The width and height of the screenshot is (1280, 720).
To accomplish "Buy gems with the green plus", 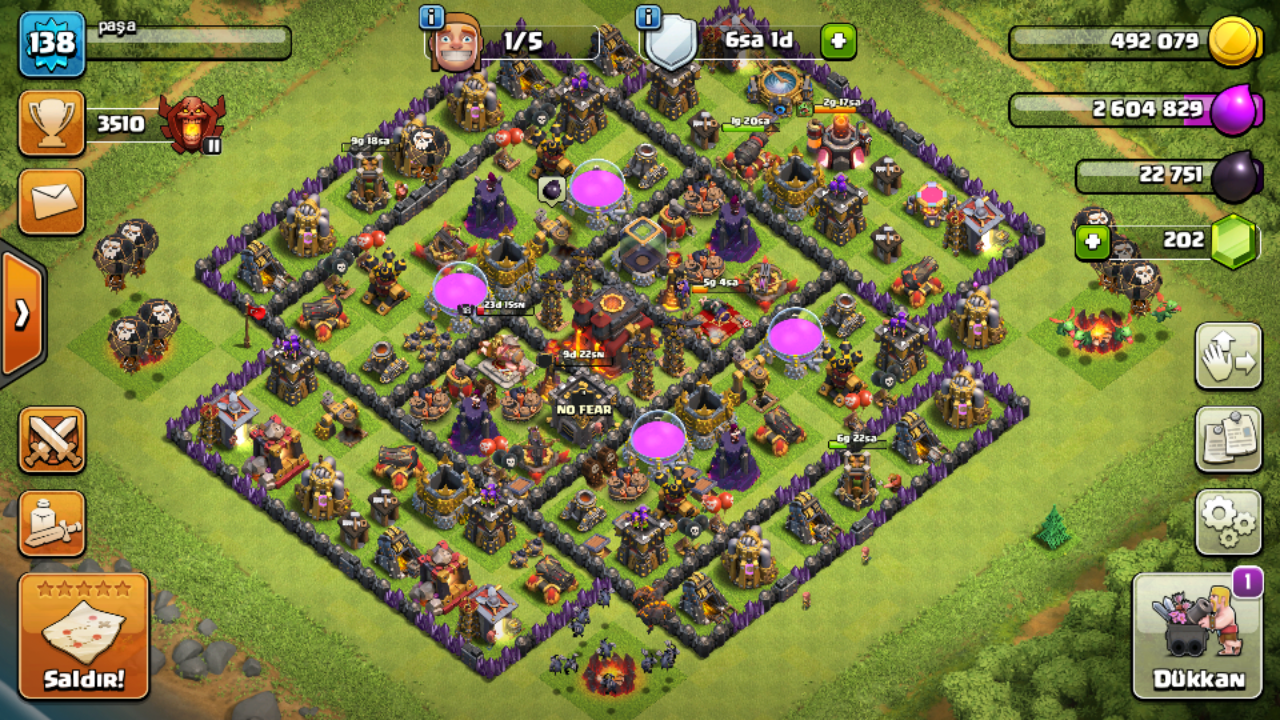I will (x=1092, y=242).
